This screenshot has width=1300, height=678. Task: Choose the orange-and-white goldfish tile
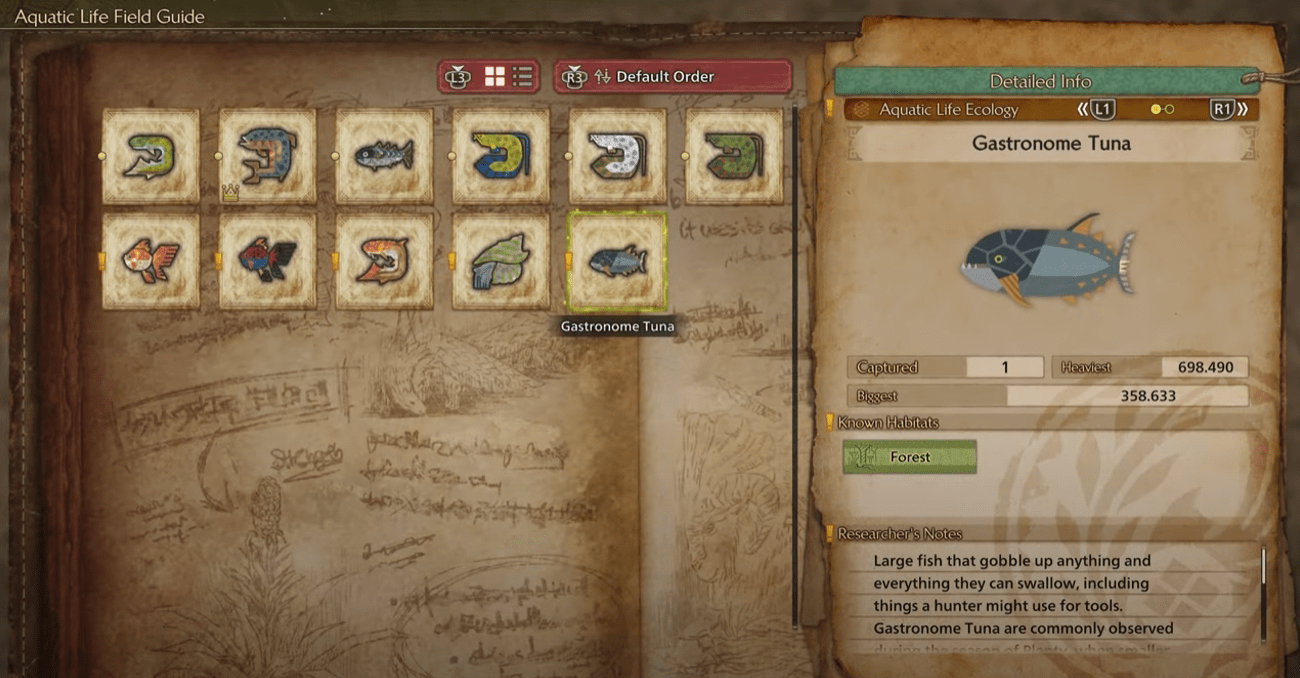tap(151, 261)
